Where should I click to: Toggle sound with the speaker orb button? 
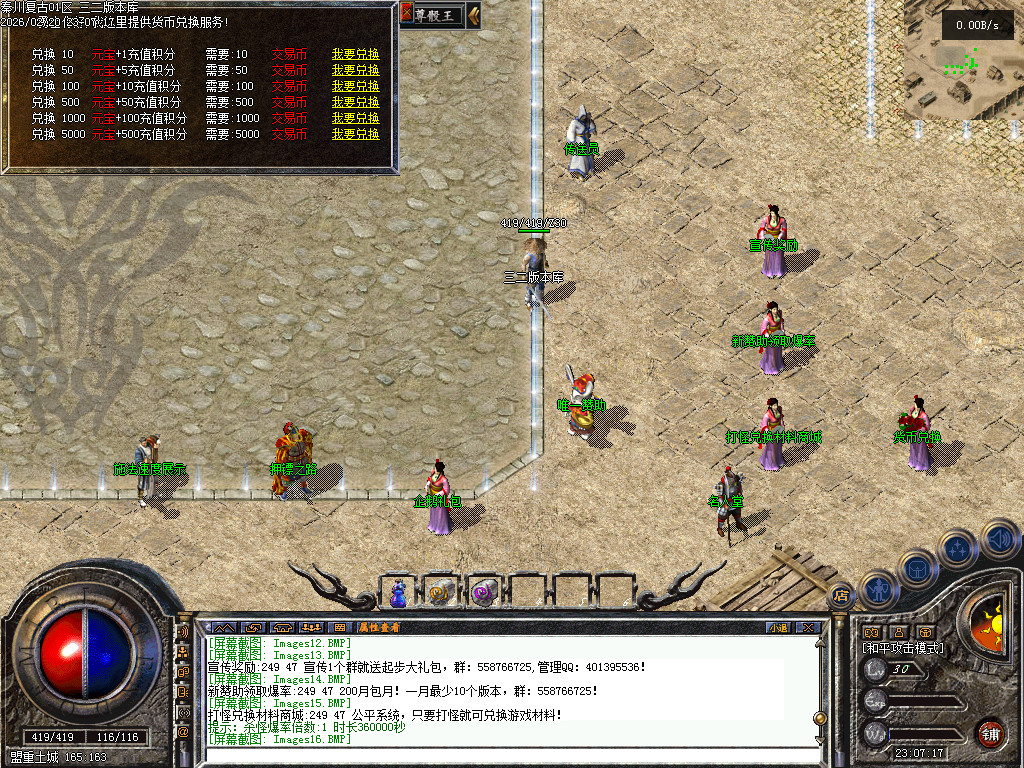[x=1000, y=539]
